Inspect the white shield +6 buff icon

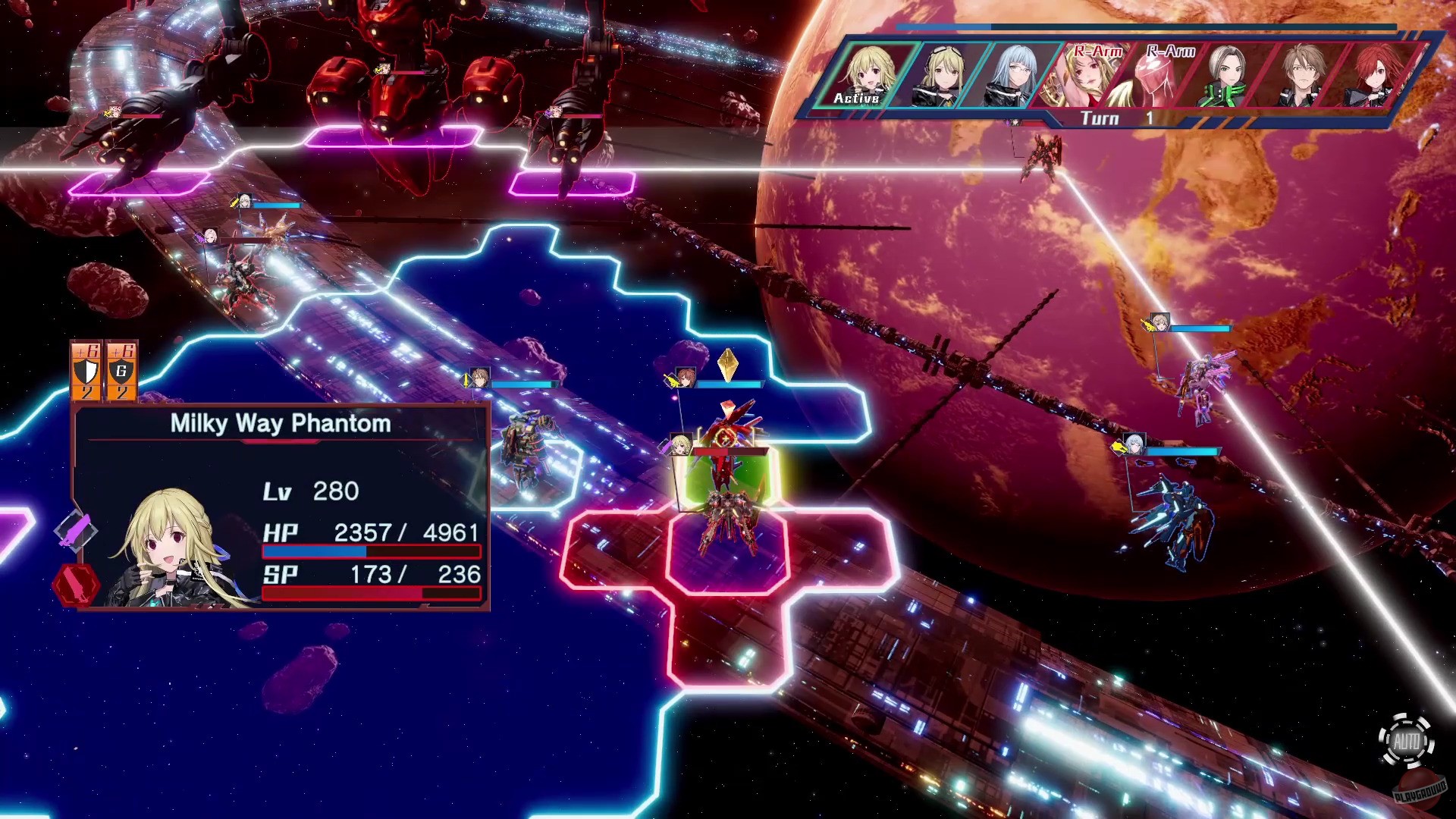[87, 370]
